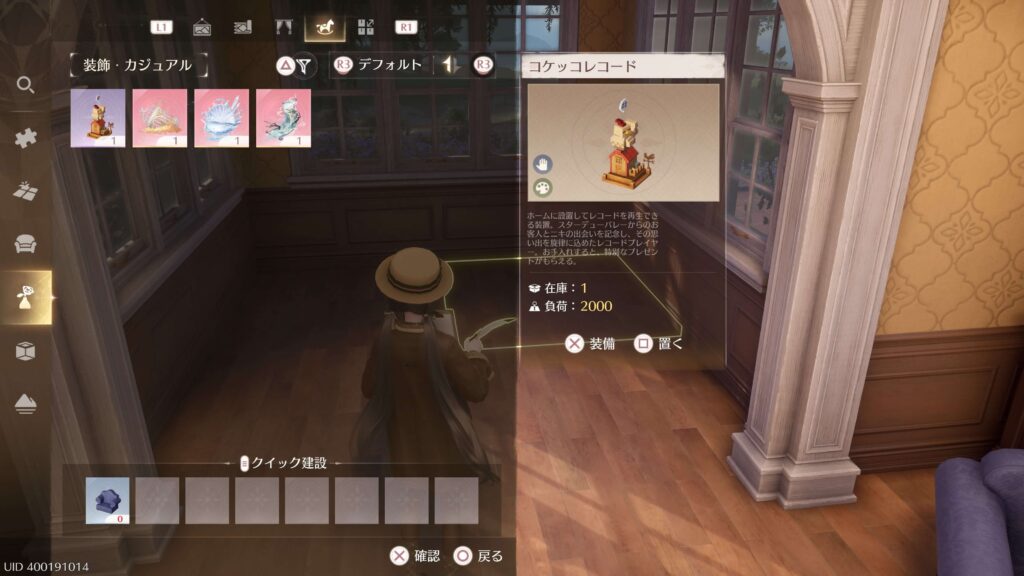The width and height of the screenshot is (1024, 576).
Task: Open the armchair furniture category
Action: point(26,244)
